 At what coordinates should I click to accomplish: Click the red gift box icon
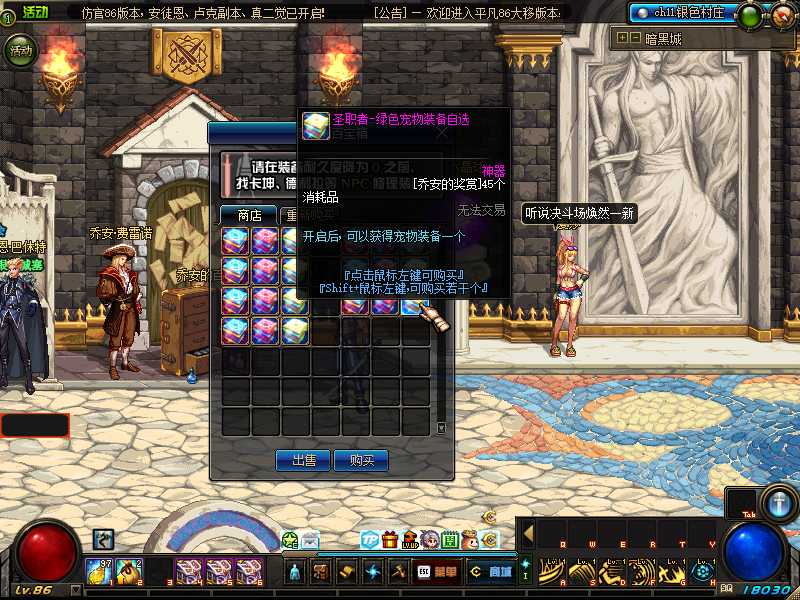[x=390, y=540]
